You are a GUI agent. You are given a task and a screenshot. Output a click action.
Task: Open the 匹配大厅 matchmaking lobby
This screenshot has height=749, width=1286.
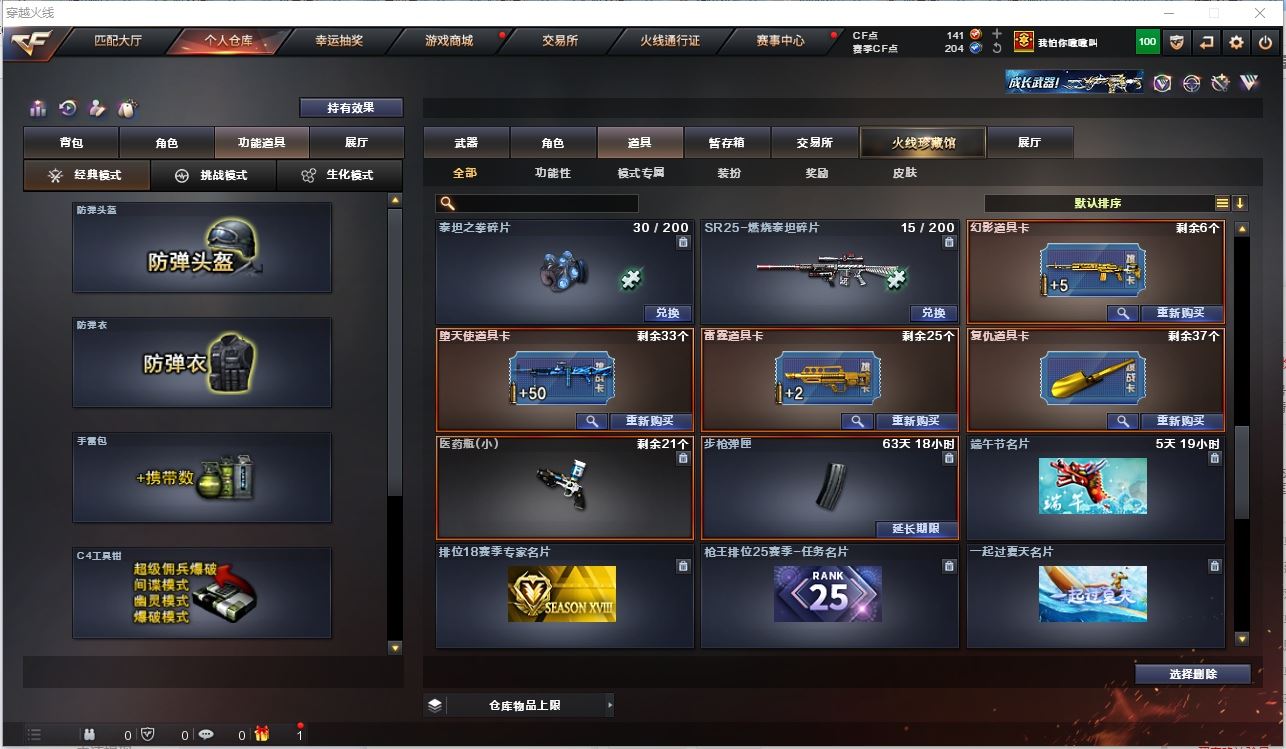[118, 41]
